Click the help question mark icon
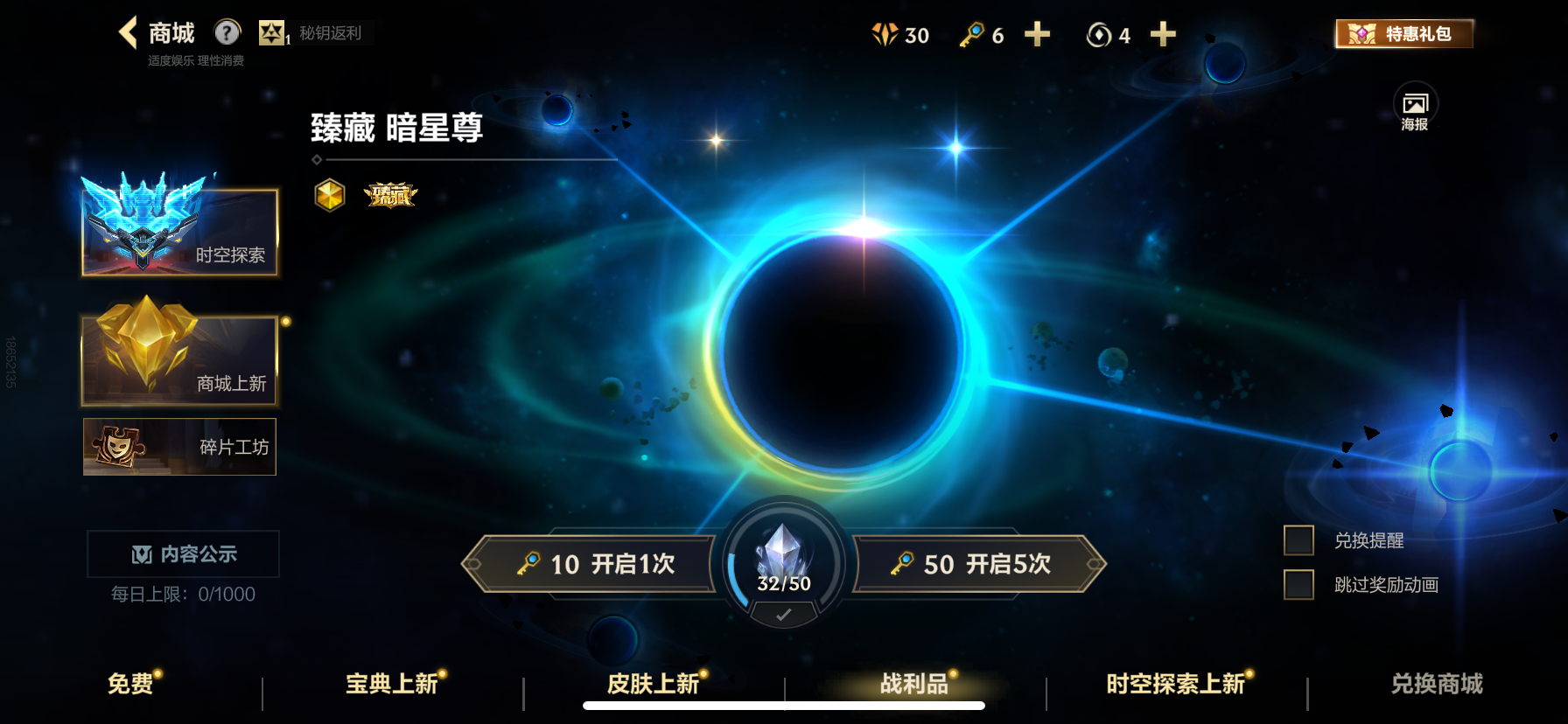The width and height of the screenshot is (1568, 724). pos(227,33)
